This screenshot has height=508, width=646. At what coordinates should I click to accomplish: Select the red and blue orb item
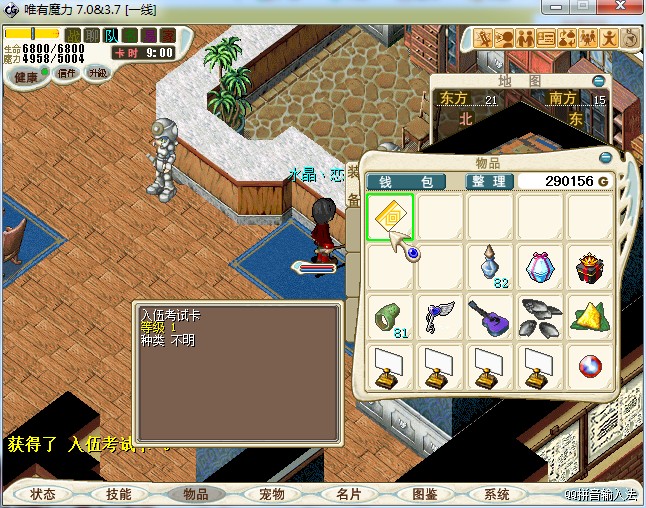[590, 367]
